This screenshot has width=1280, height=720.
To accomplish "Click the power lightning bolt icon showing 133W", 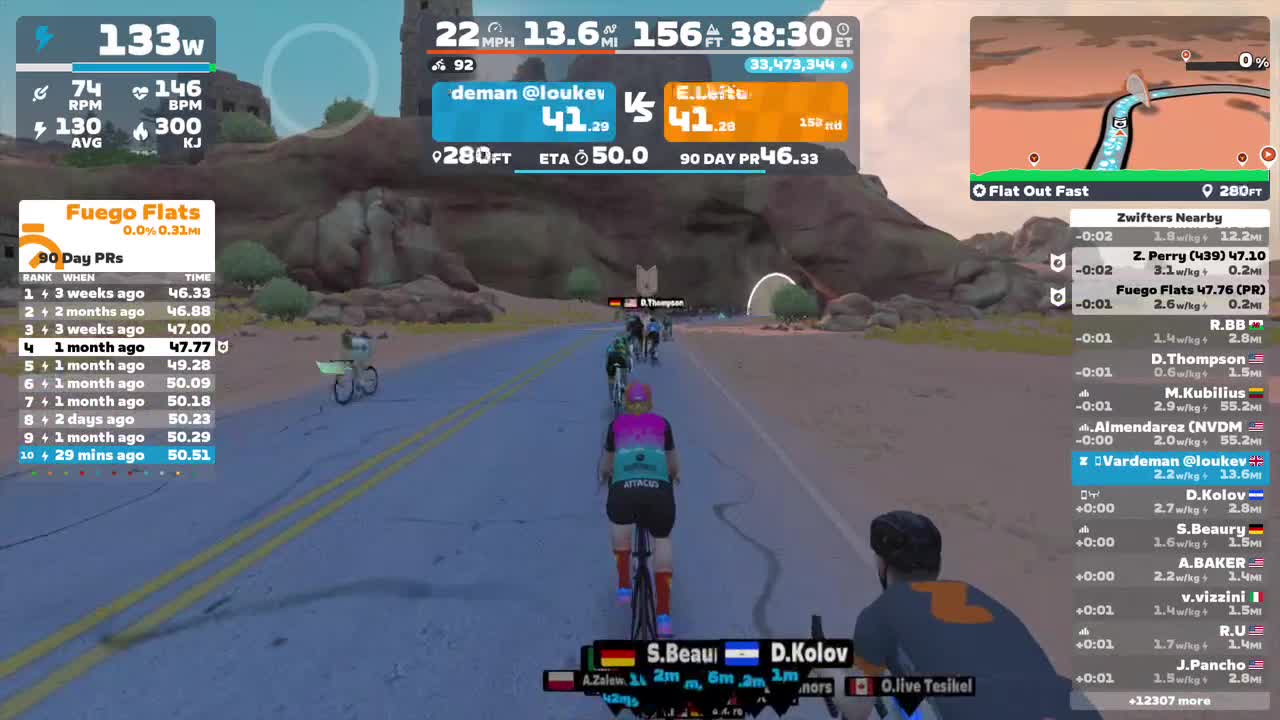I will point(44,38).
